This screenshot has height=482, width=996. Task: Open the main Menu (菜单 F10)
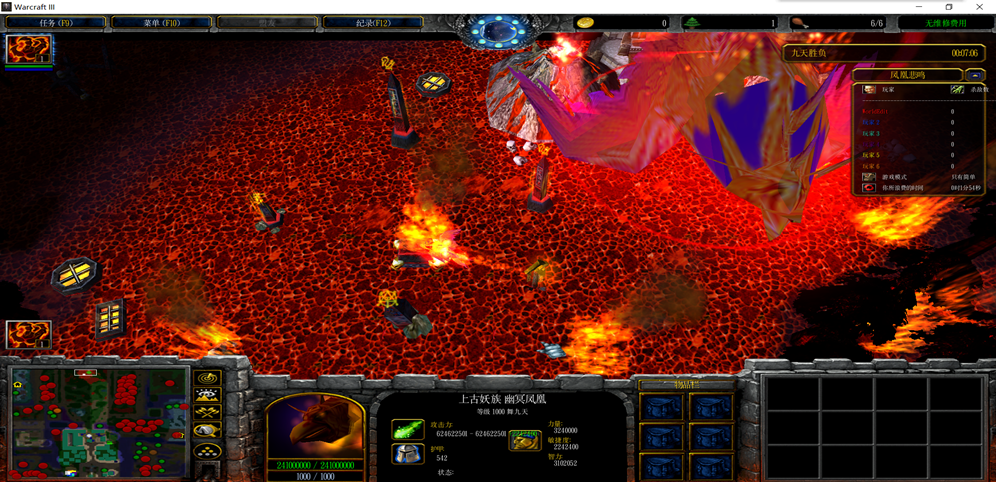tap(161, 22)
